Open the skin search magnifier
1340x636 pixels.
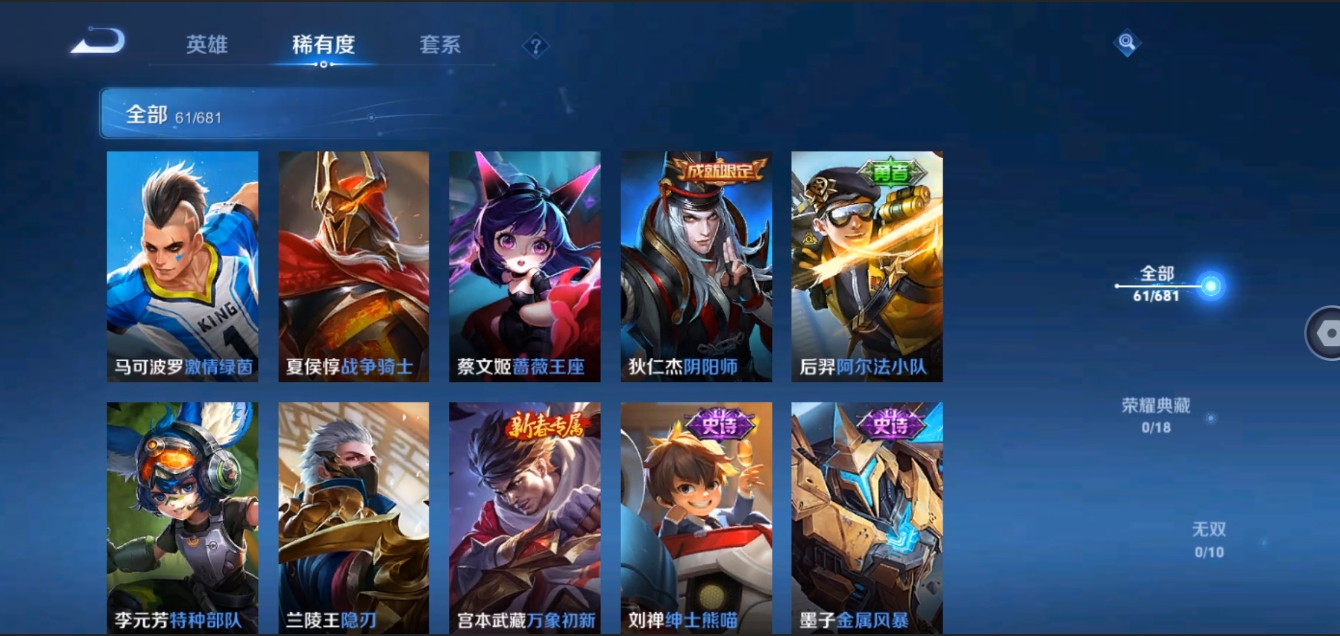(1127, 42)
